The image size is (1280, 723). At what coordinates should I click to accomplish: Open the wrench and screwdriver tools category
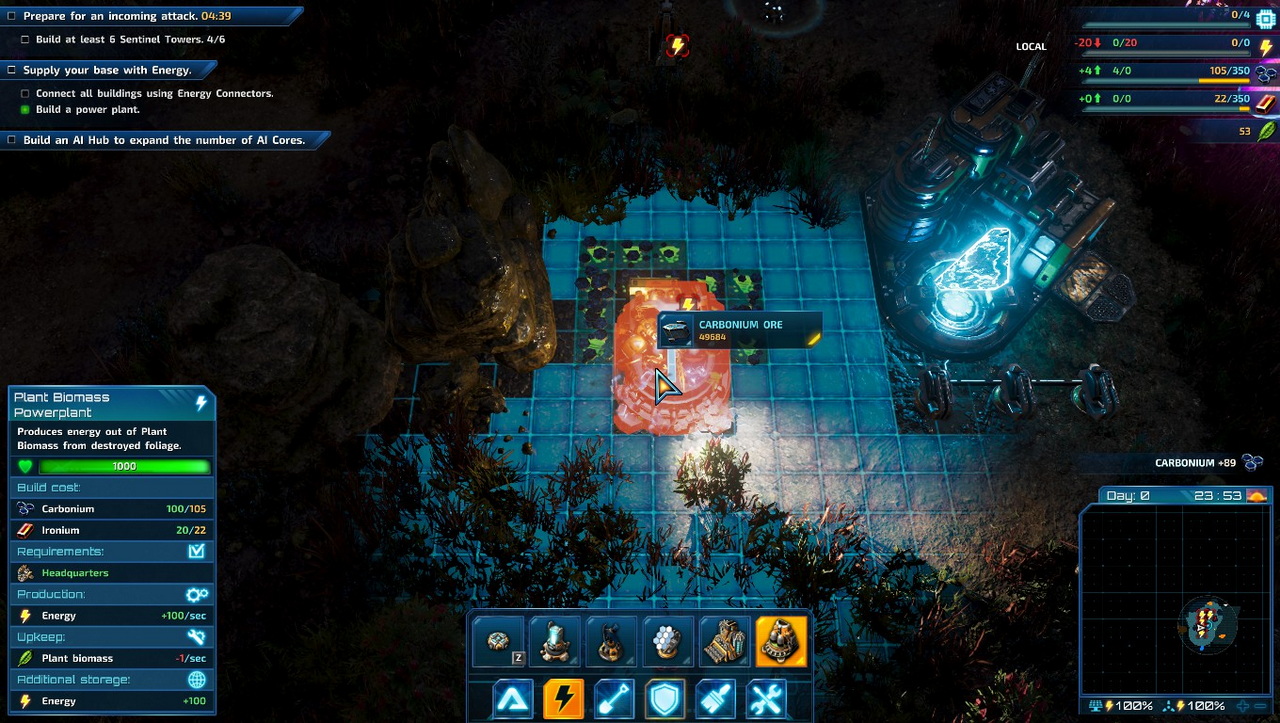(766, 698)
